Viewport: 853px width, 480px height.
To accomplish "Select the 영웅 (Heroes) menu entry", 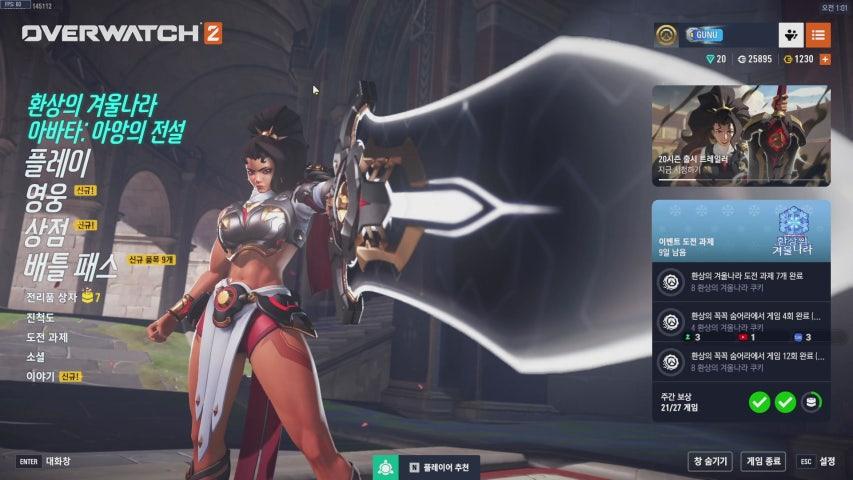I will point(44,196).
